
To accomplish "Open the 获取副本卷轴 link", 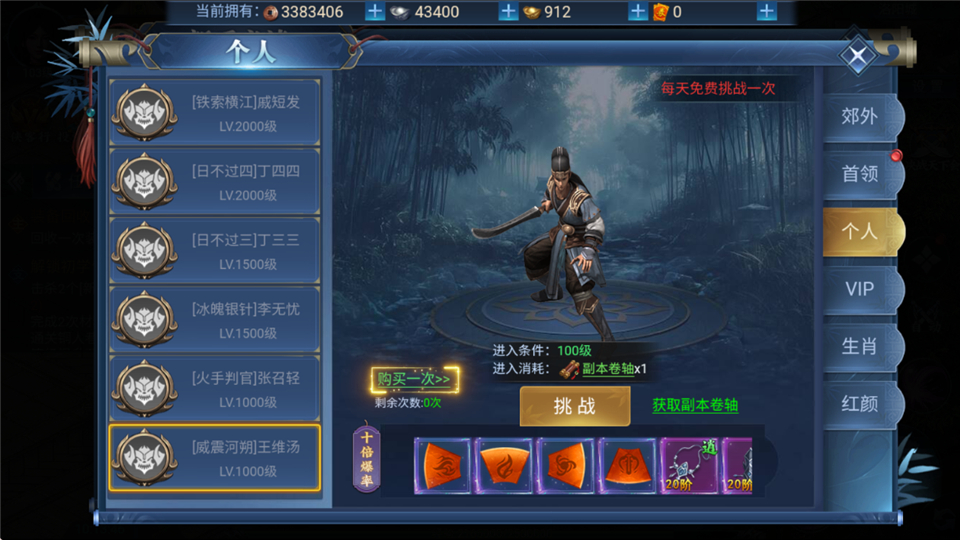I will coord(695,405).
